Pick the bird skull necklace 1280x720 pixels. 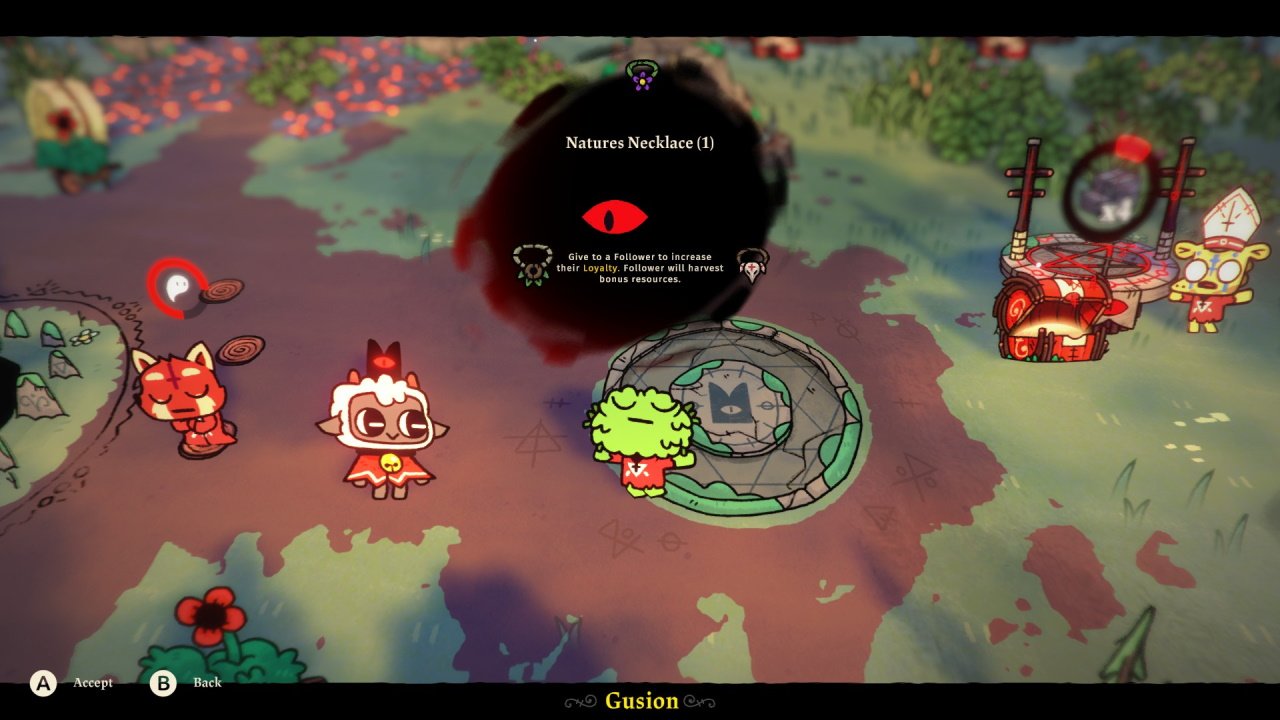(751, 265)
